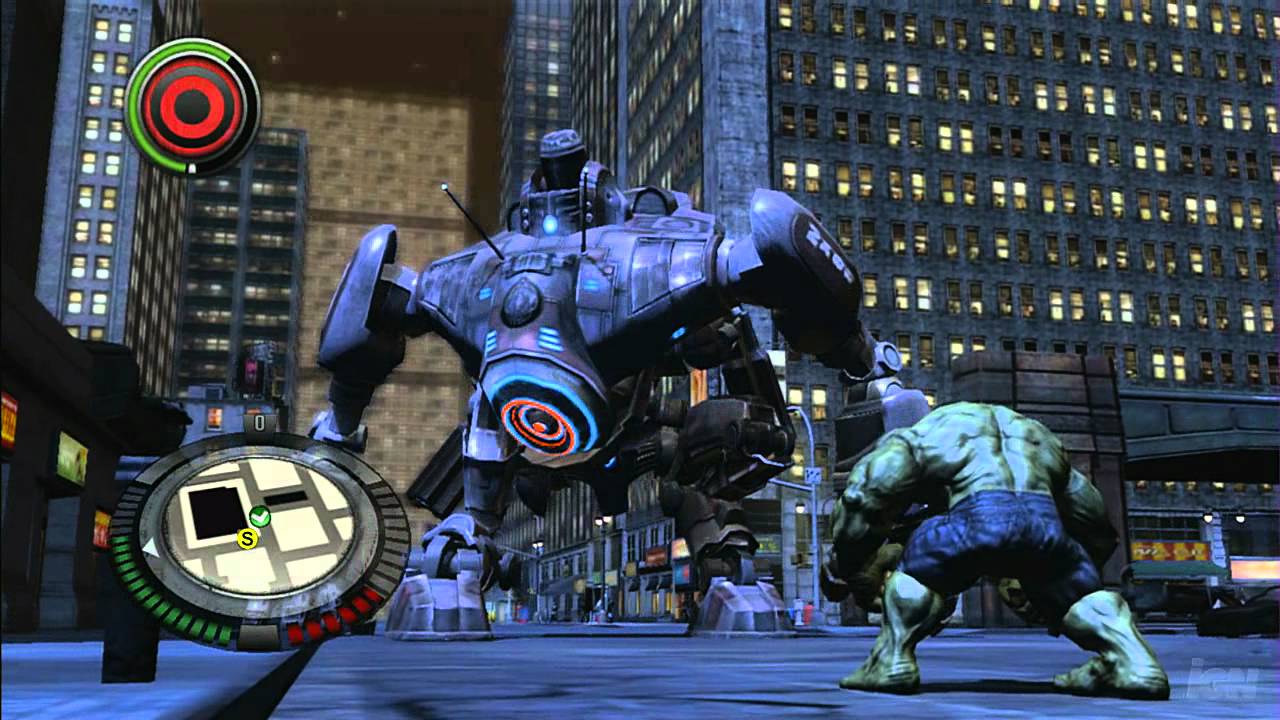1280x720 pixels.
Task: Toggle the red segmented gauge on minimap ring
Action: tap(332, 618)
